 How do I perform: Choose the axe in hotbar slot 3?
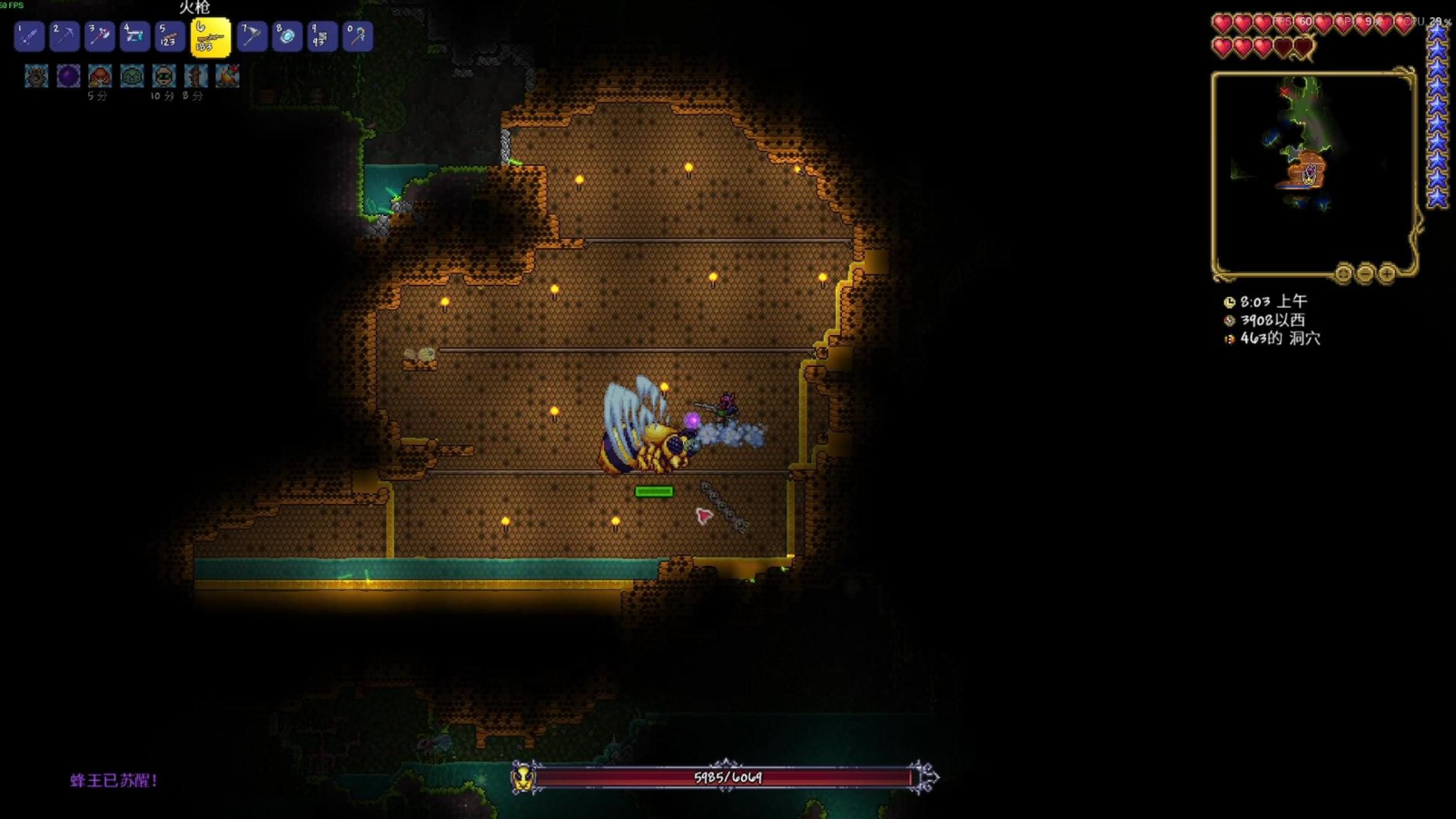point(99,36)
